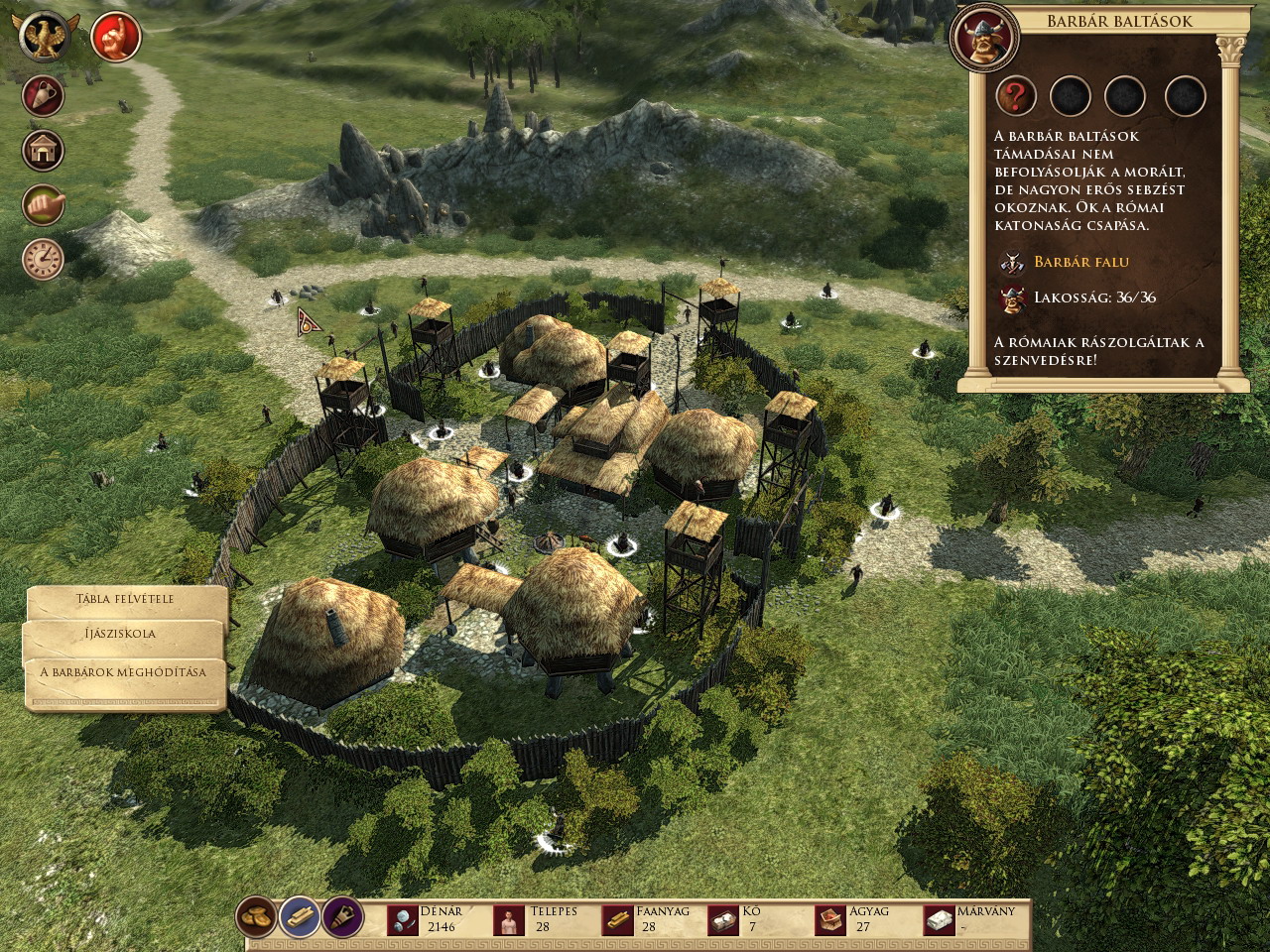
Task: Open A barbárok meghódítása objective
Action: (x=123, y=672)
